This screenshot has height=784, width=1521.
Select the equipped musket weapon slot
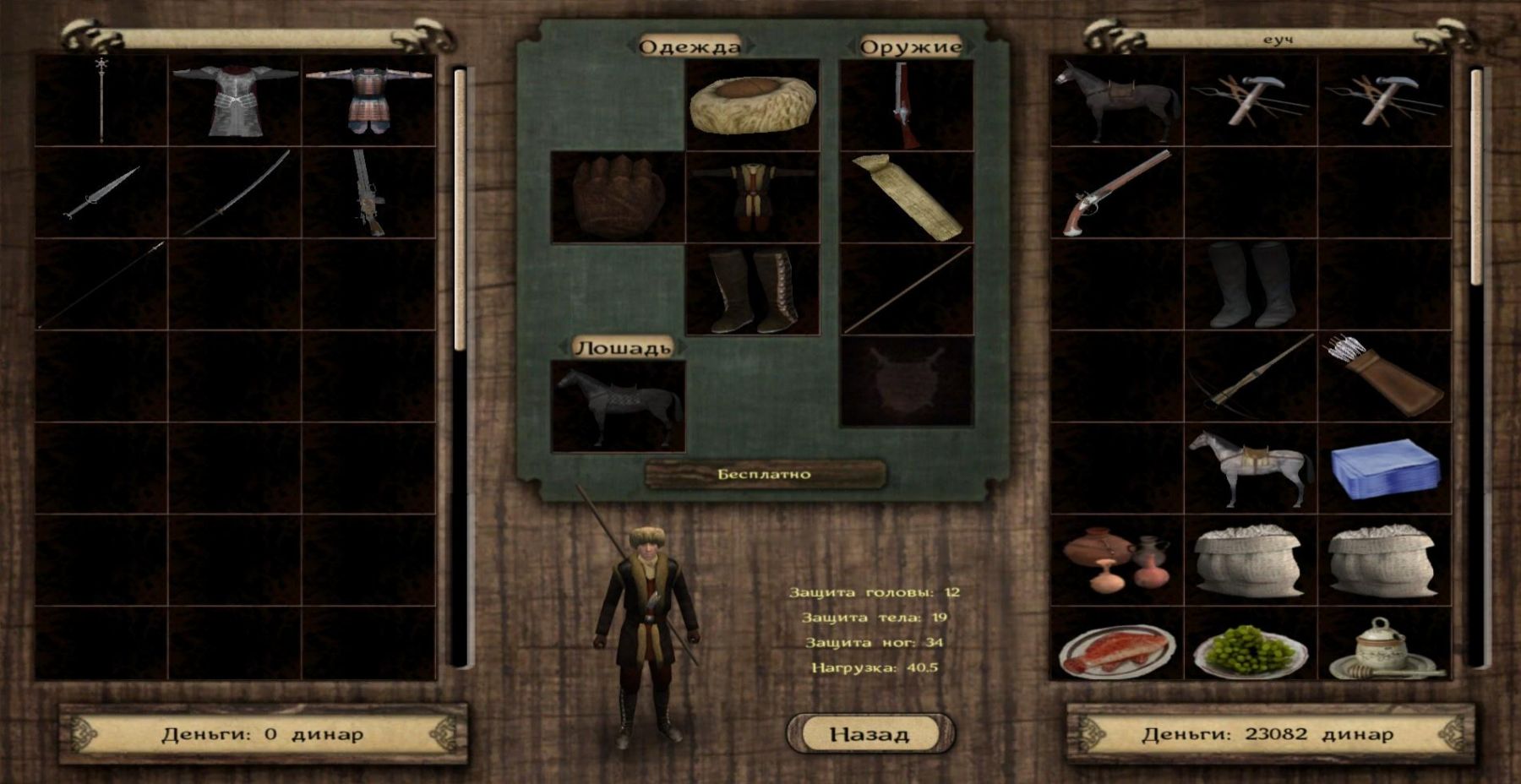[906, 105]
